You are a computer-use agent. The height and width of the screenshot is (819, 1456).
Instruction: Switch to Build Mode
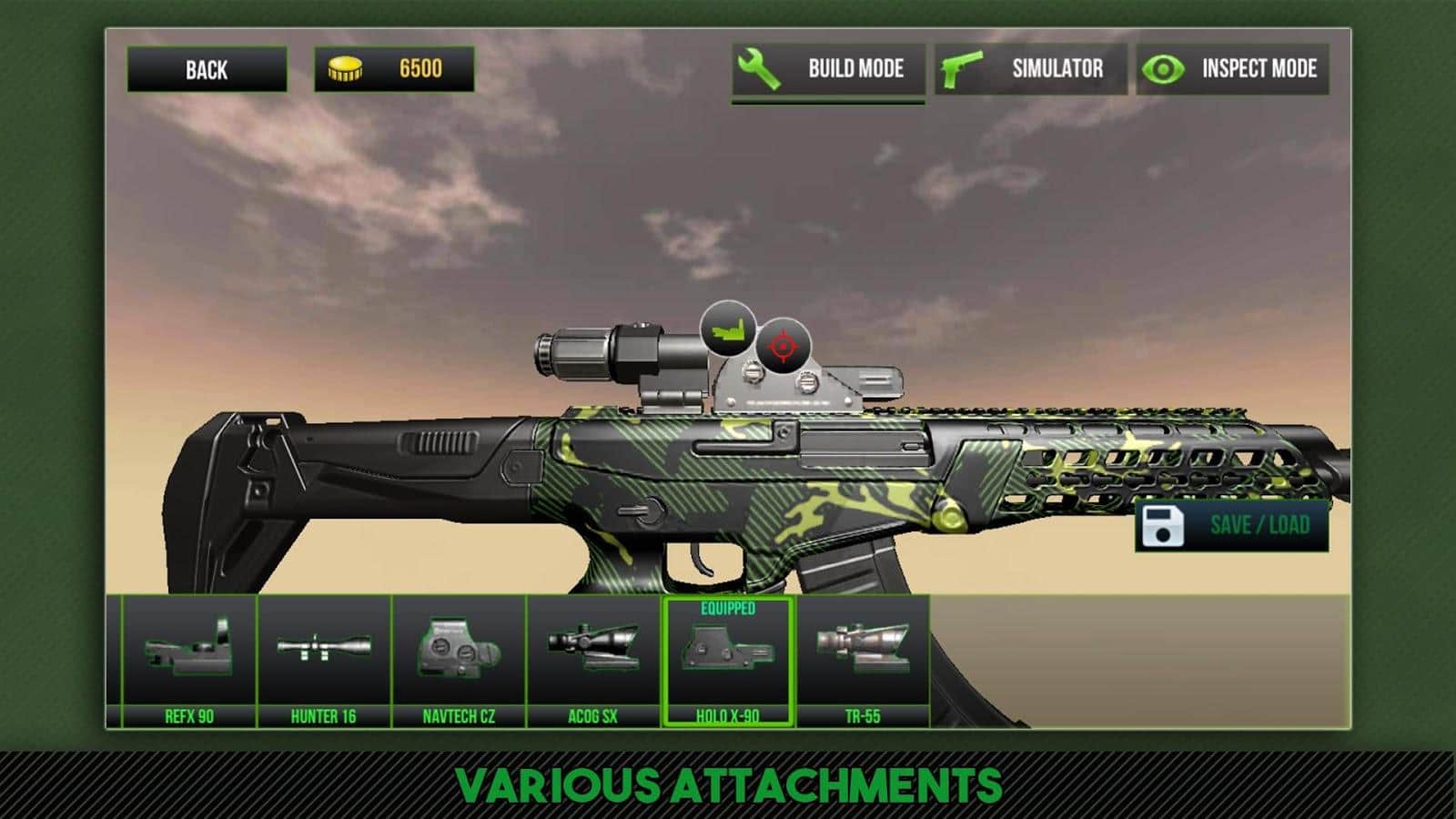tap(828, 69)
